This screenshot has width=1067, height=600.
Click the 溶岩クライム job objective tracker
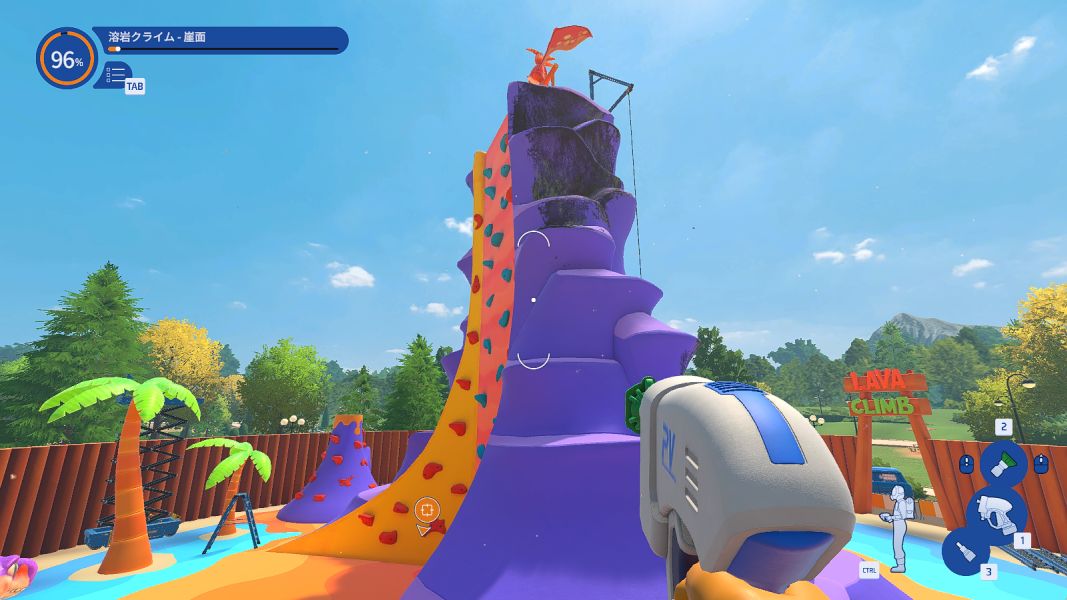pyautogui.click(x=220, y=40)
